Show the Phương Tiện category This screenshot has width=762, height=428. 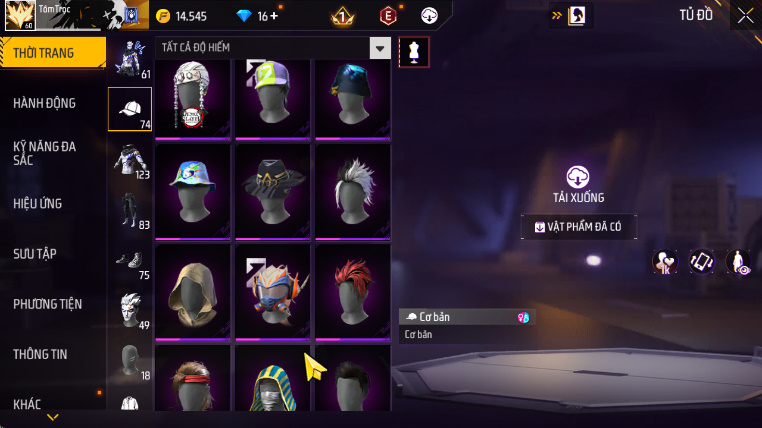click(48, 303)
